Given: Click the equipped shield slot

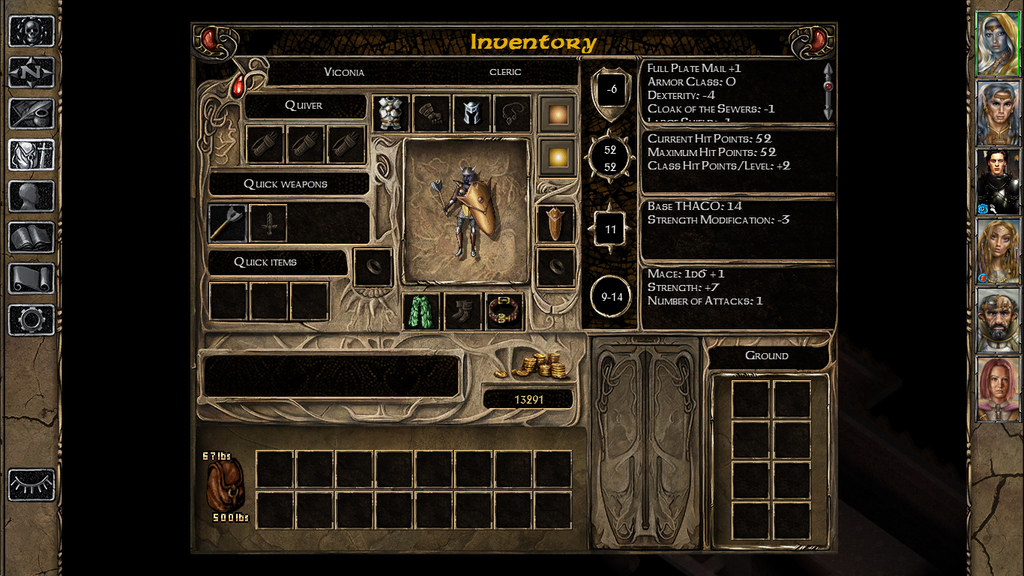Looking at the screenshot, I should click(555, 223).
